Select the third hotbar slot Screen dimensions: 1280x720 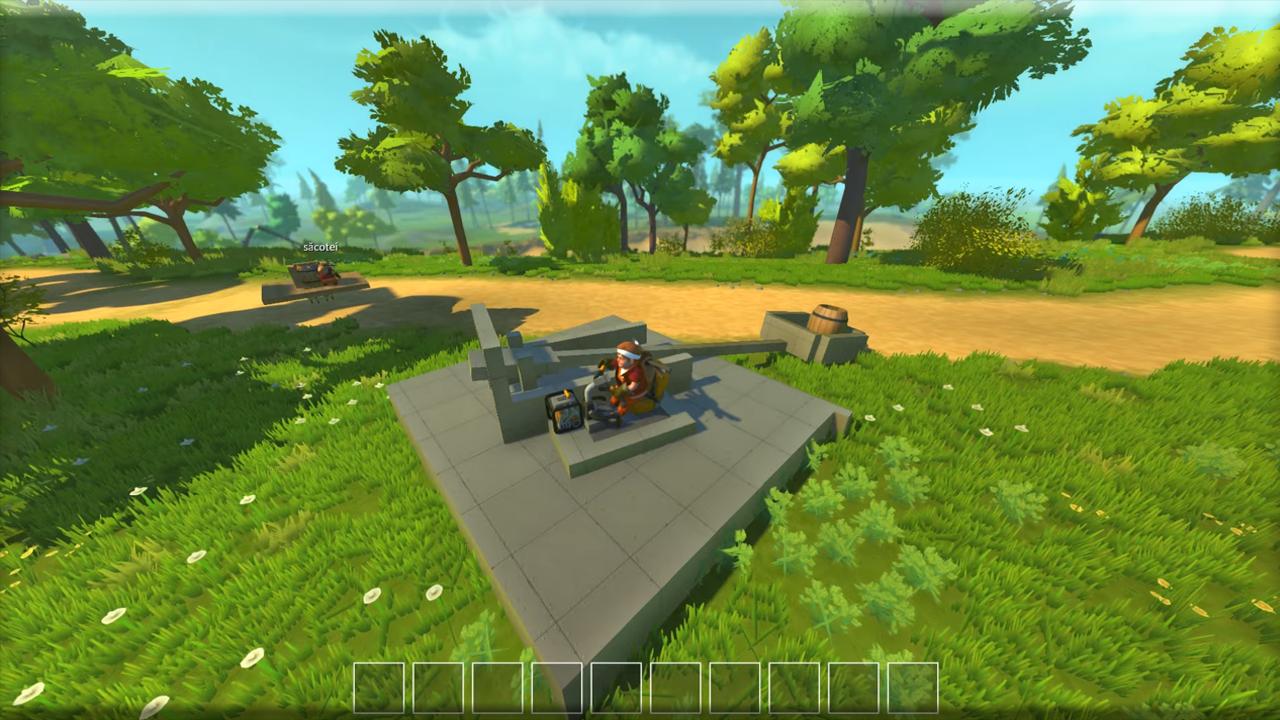(497, 688)
